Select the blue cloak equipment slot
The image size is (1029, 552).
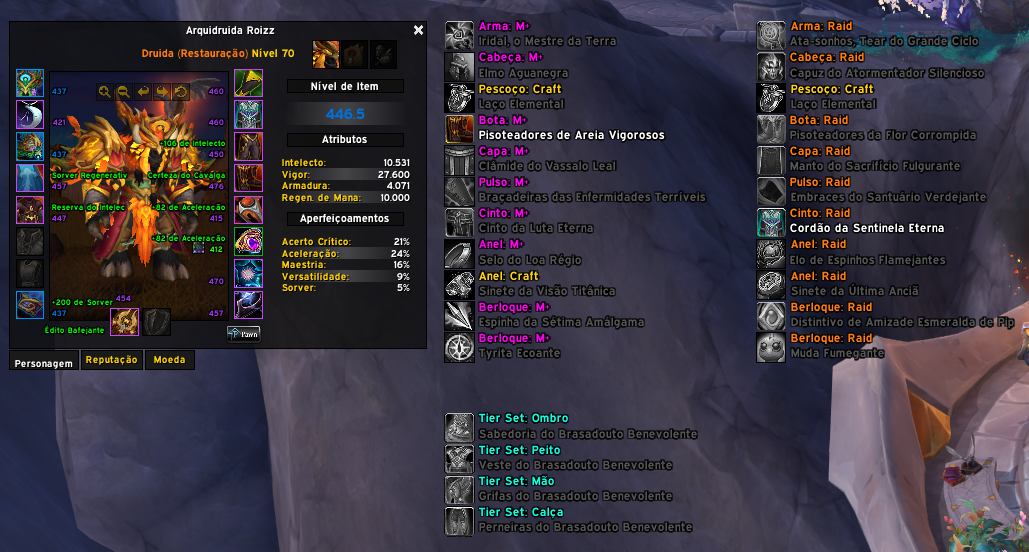(29, 178)
